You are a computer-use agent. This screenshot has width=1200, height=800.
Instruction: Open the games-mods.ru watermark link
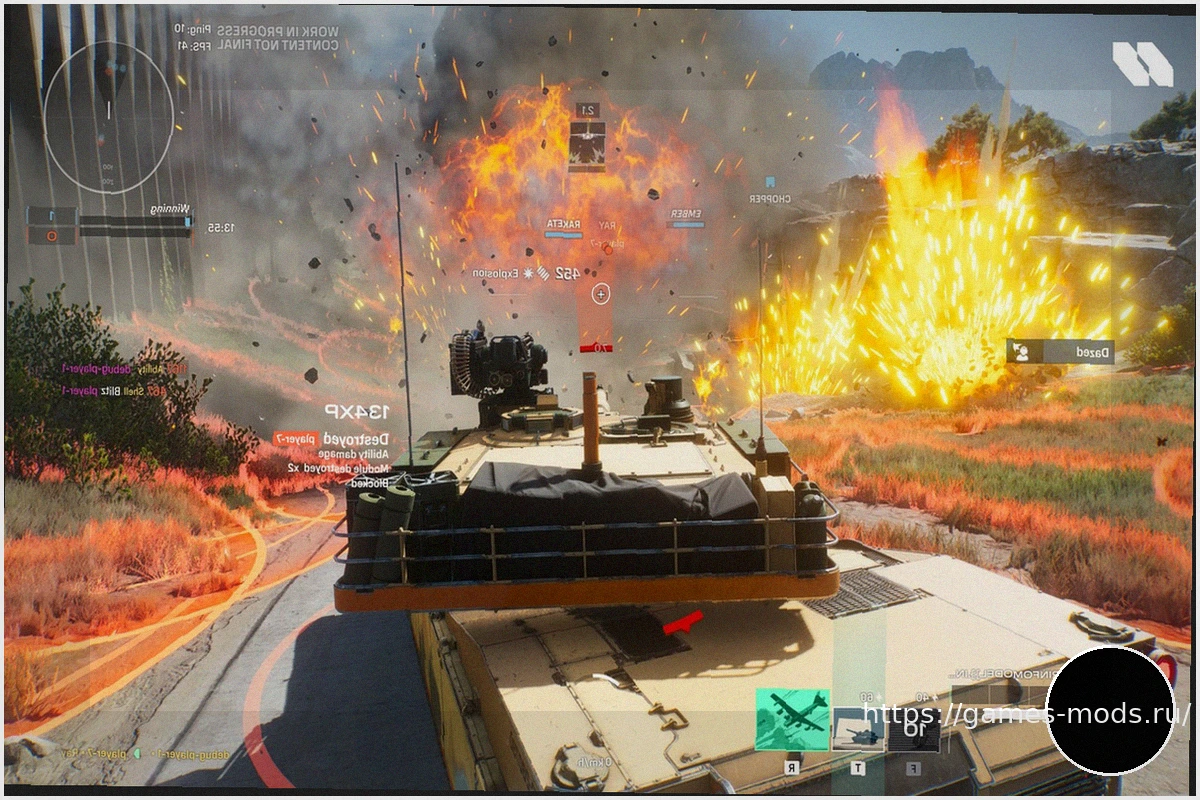(x=1025, y=714)
